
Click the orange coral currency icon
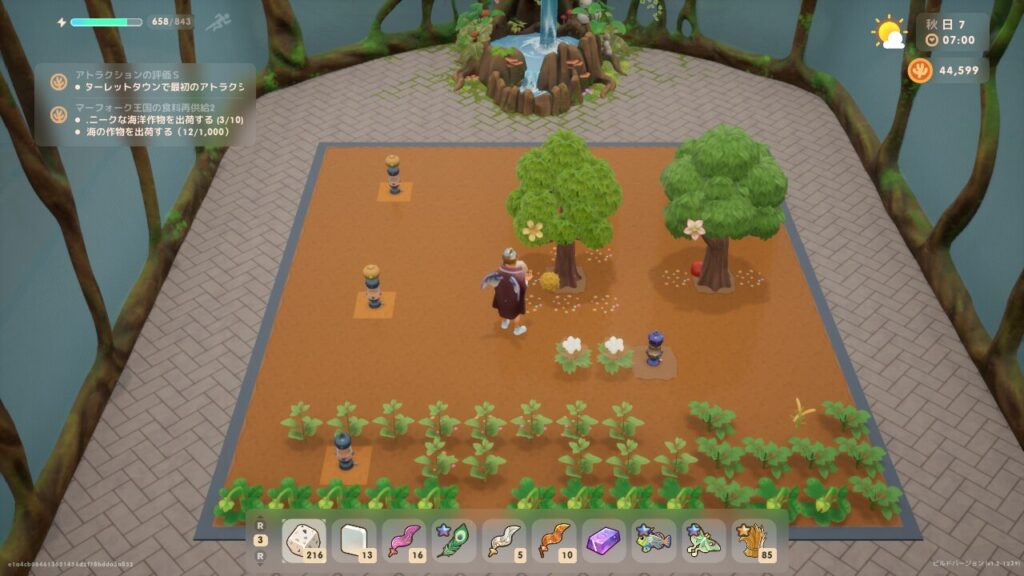920,71
